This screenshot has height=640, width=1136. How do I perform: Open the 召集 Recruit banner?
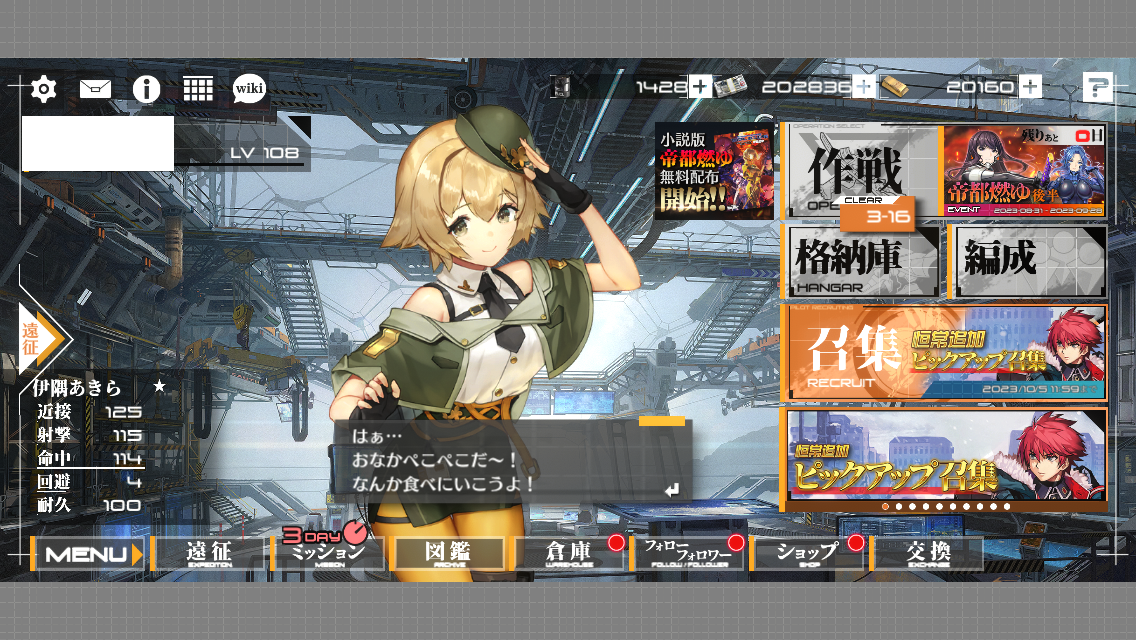(x=944, y=352)
